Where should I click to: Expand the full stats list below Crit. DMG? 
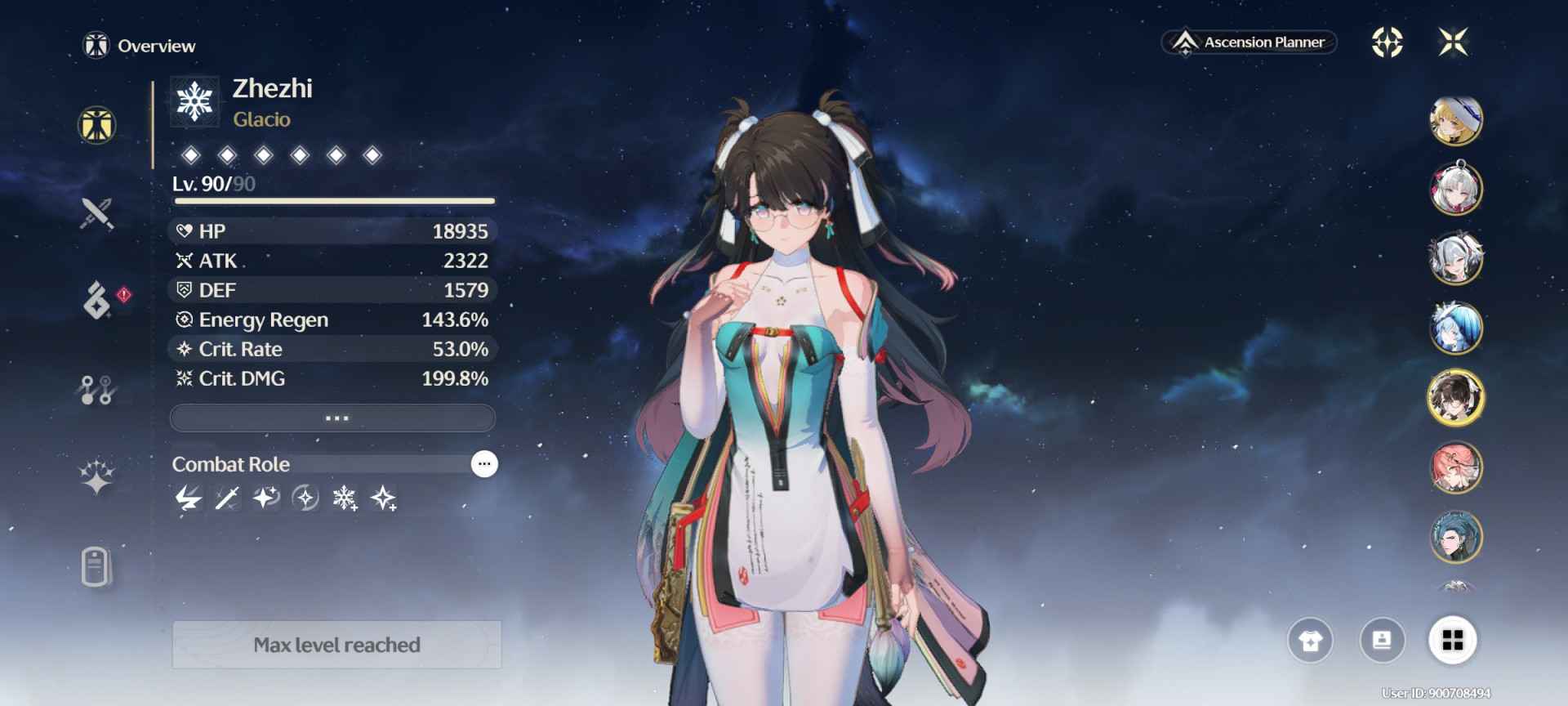332,418
